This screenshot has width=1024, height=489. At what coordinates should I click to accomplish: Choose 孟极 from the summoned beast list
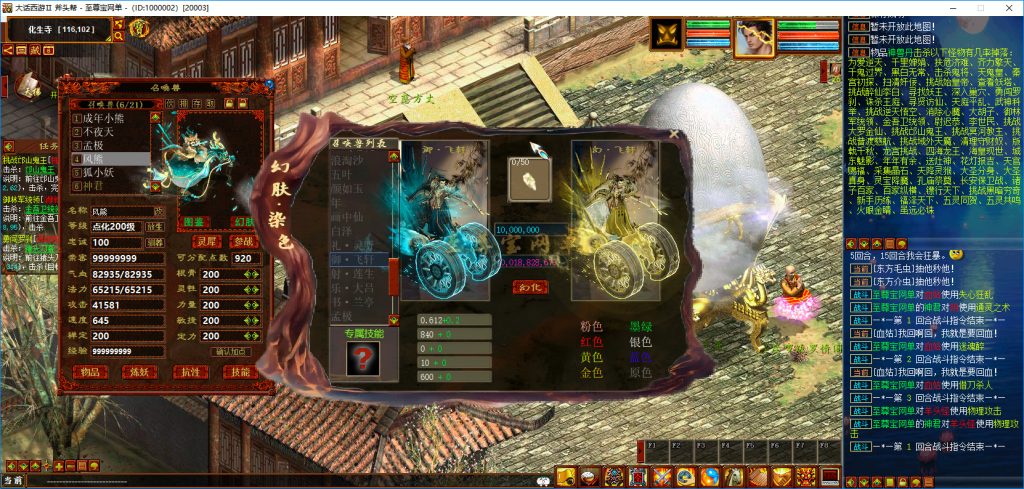(x=95, y=144)
